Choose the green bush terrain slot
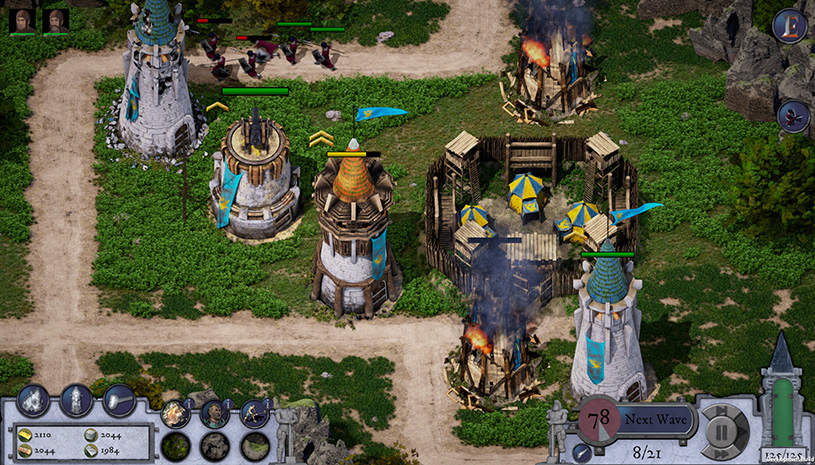 (175, 446)
